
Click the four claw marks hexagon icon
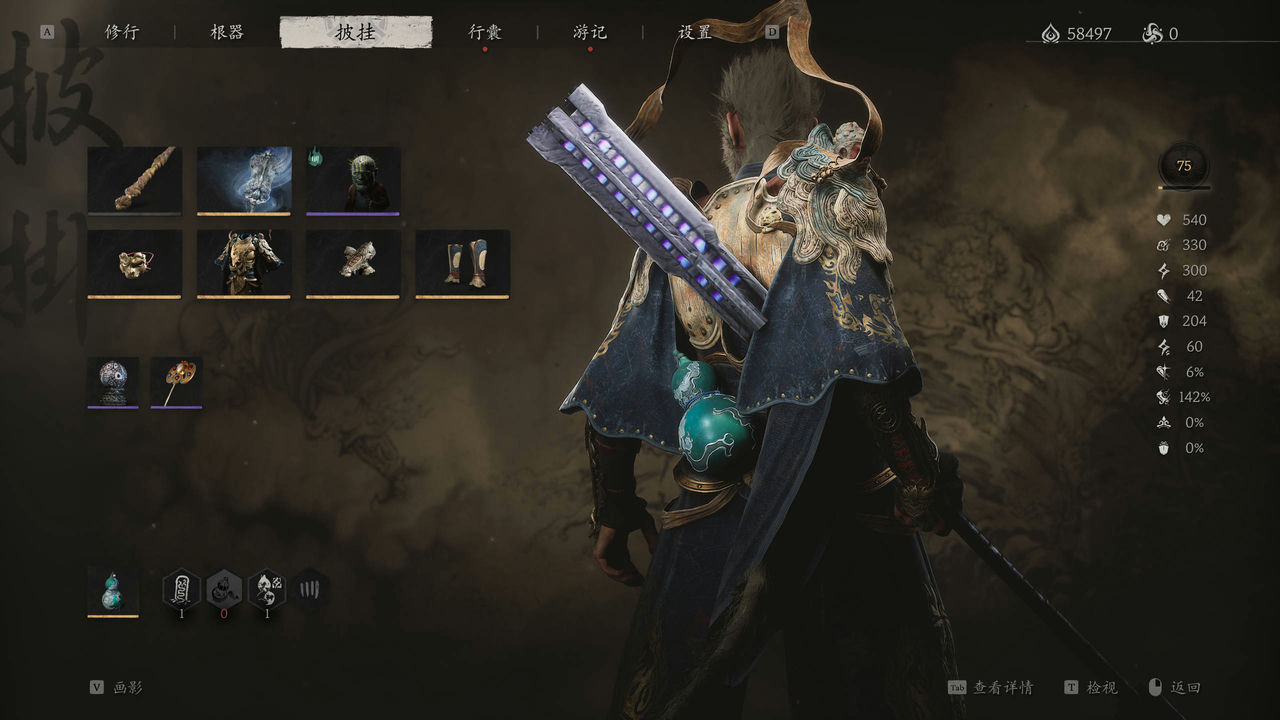[x=310, y=589]
